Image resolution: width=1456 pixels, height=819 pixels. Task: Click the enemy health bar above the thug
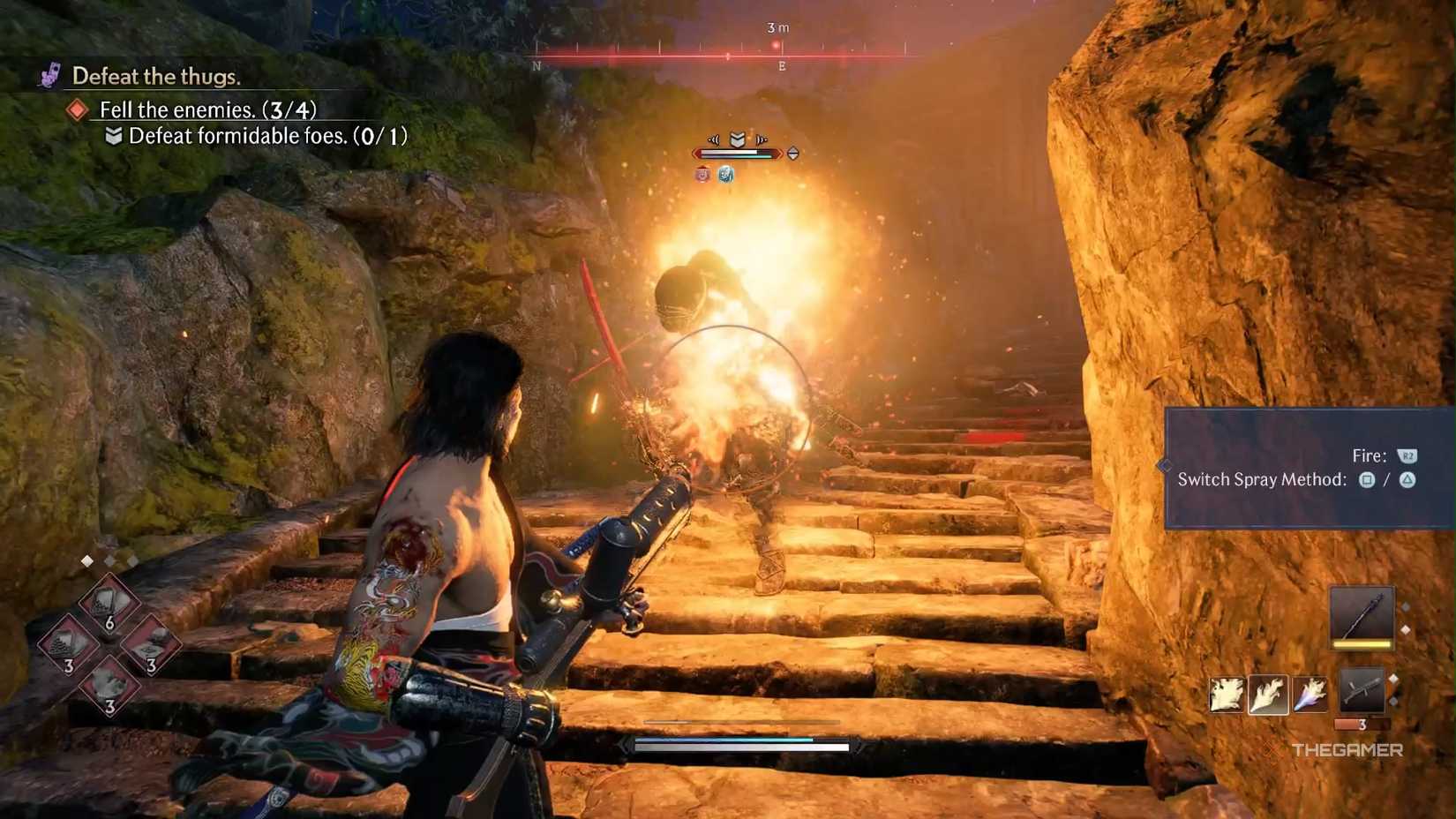pyautogui.click(x=738, y=153)
